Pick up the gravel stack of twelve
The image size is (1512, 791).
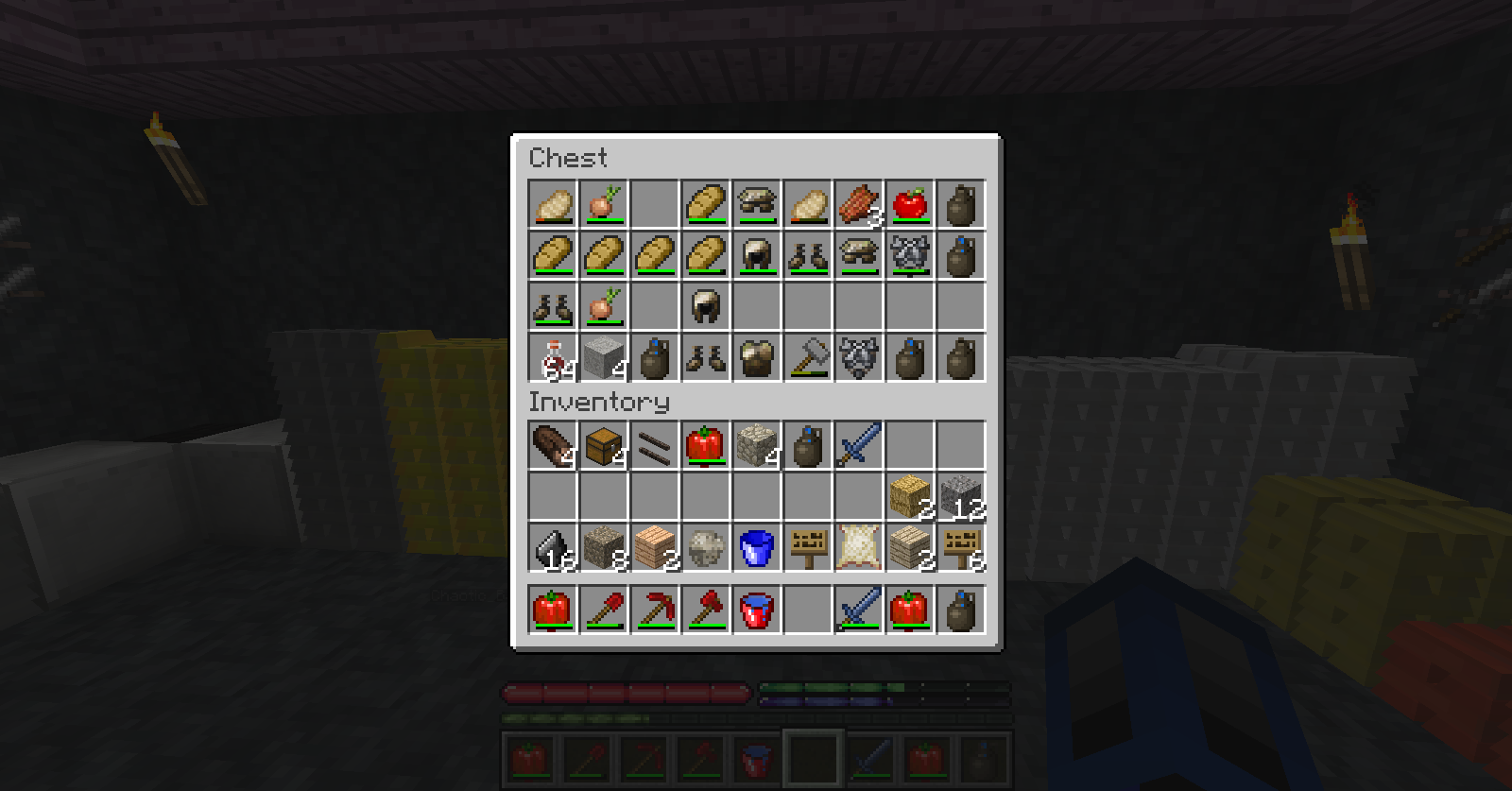coord(960,496)
